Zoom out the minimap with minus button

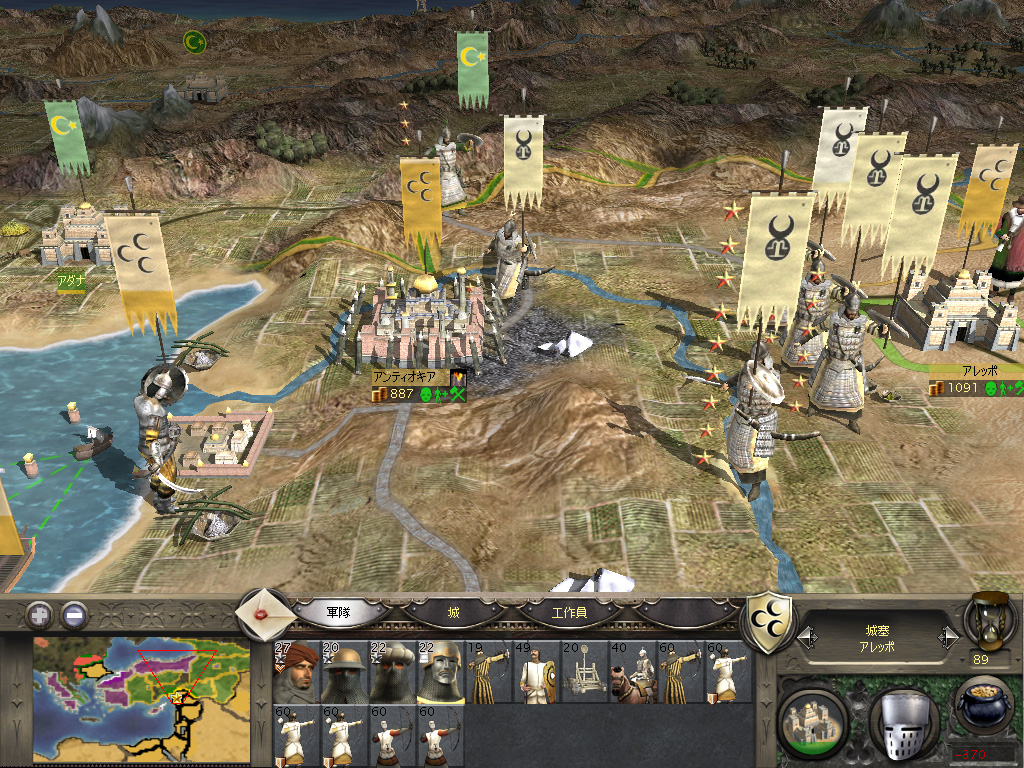tap(74, 615)
